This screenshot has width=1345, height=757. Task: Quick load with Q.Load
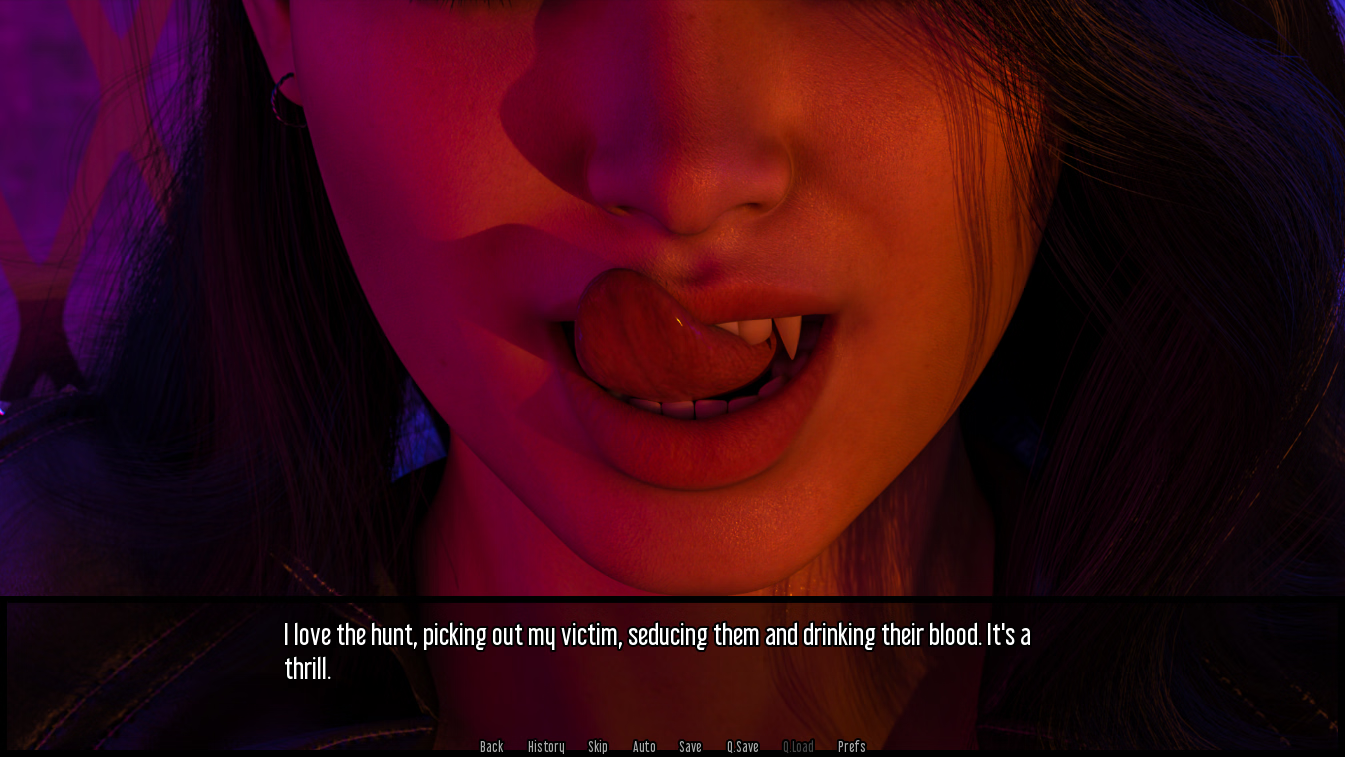798,747
